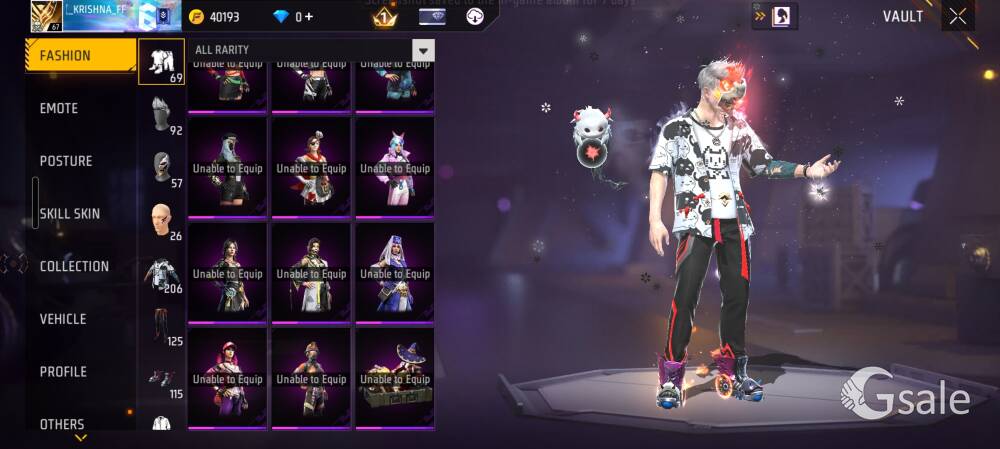Switch to the Skill Skin tab
1000x449 pixels.
tap(70, 214)
